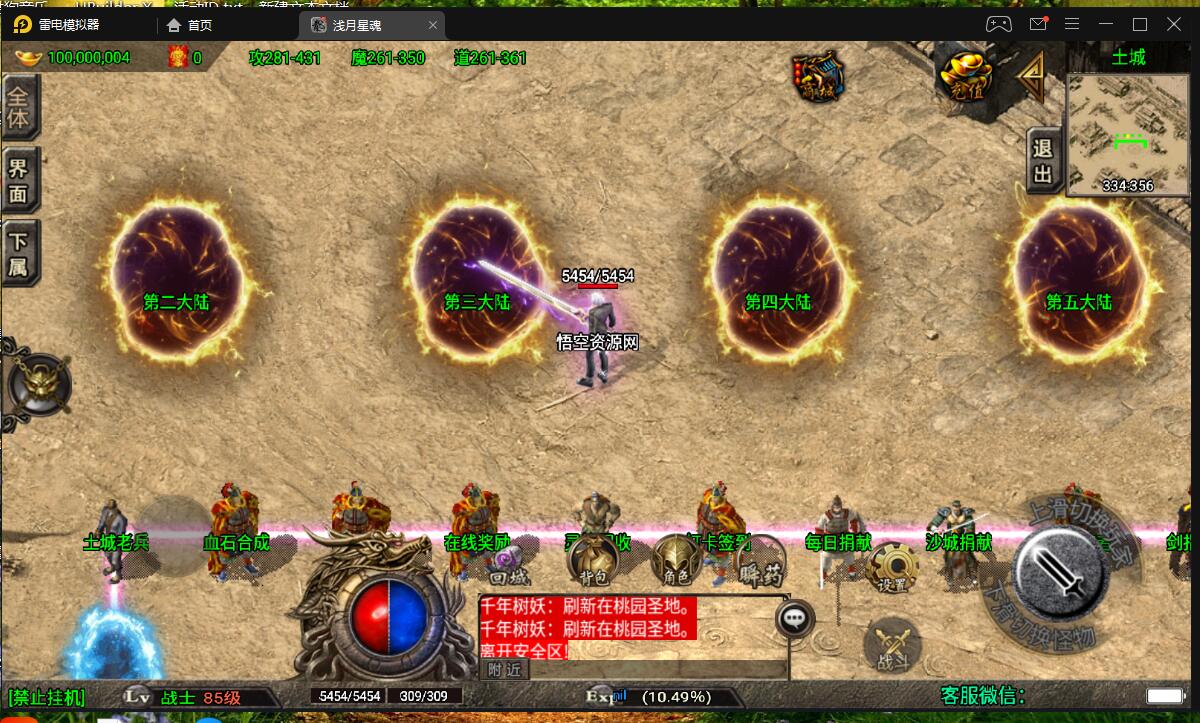The height and width of the screenshot is (723, 1200).
Task: Select the 全体 side button
Action: pyautogui.click(x=19, y=108)
